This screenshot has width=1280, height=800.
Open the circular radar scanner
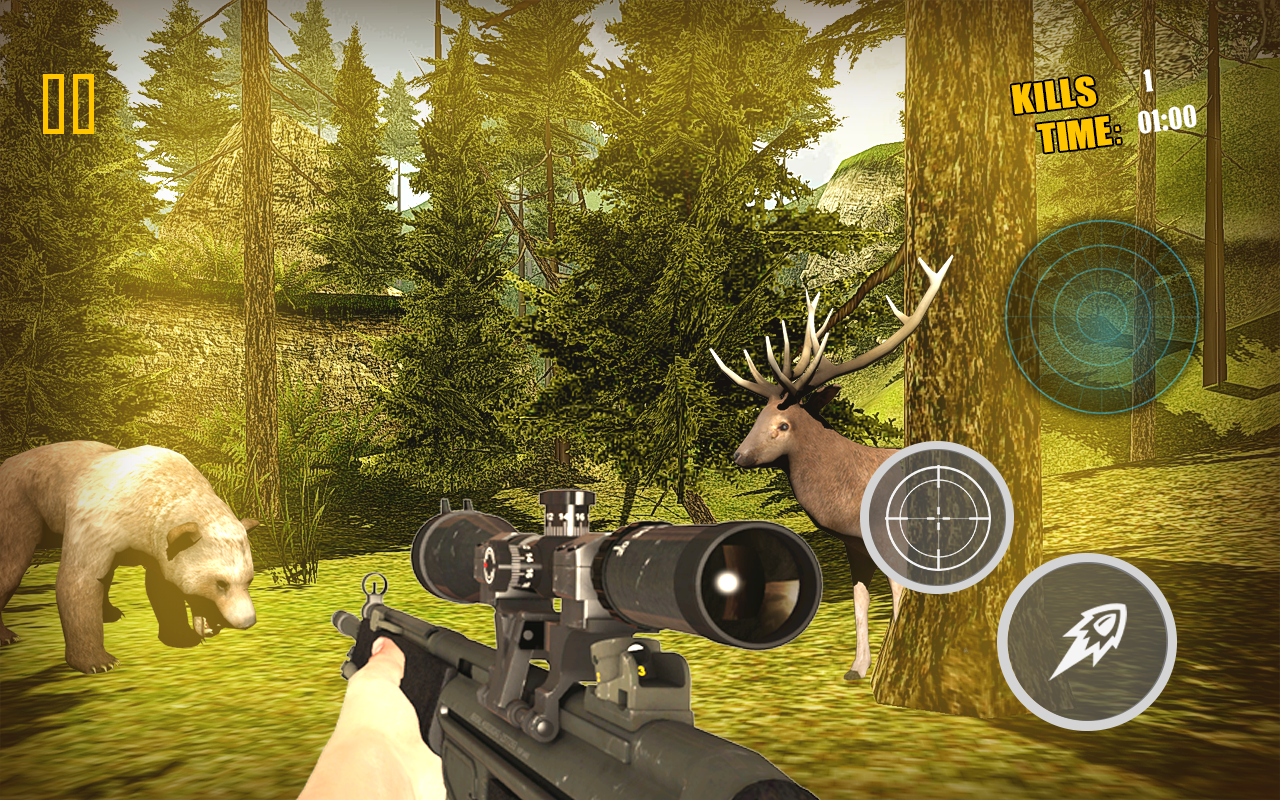pyautogui.click(x=1103, y=320)
